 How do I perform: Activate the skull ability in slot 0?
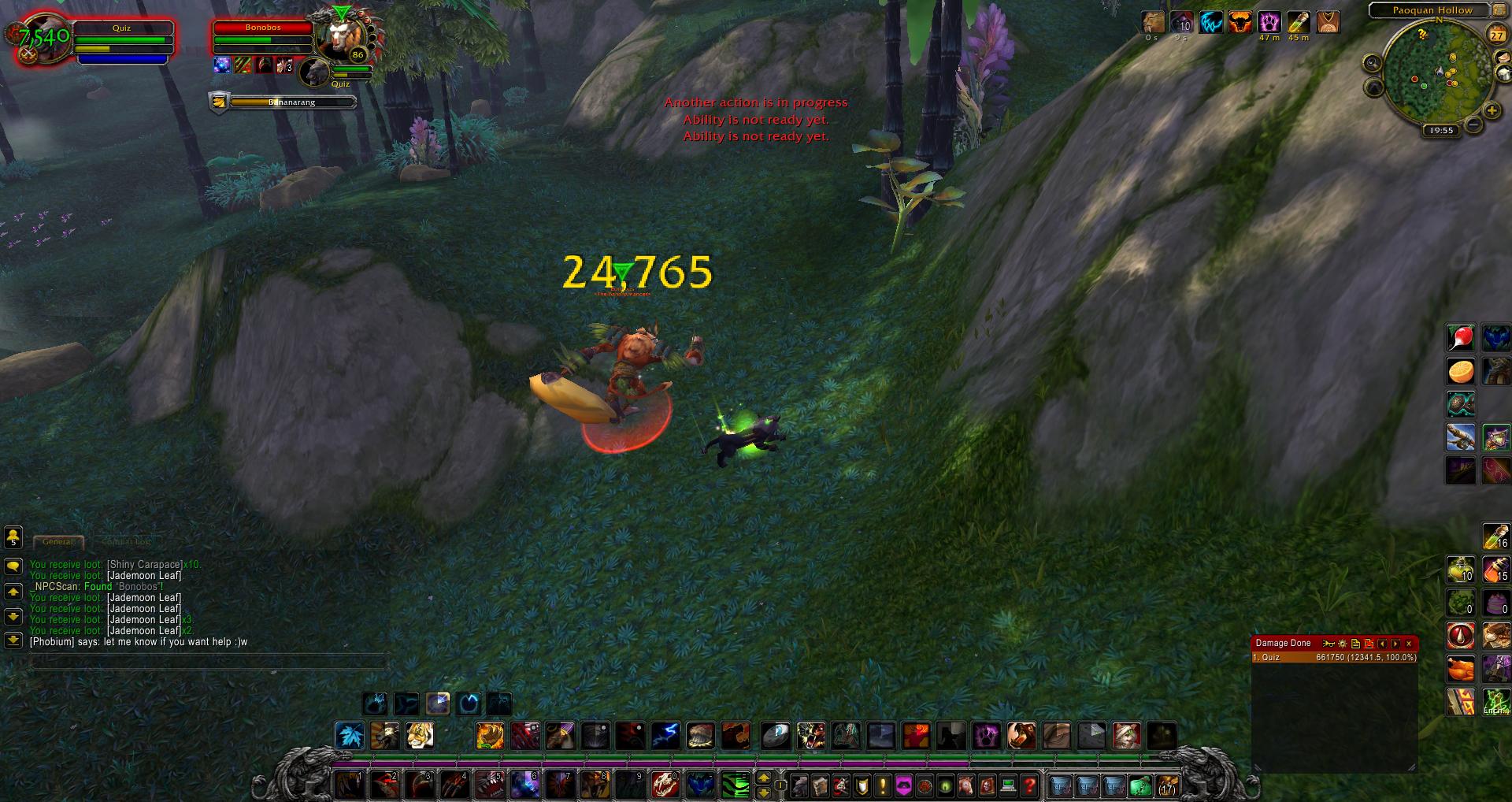tap(665, 785)
